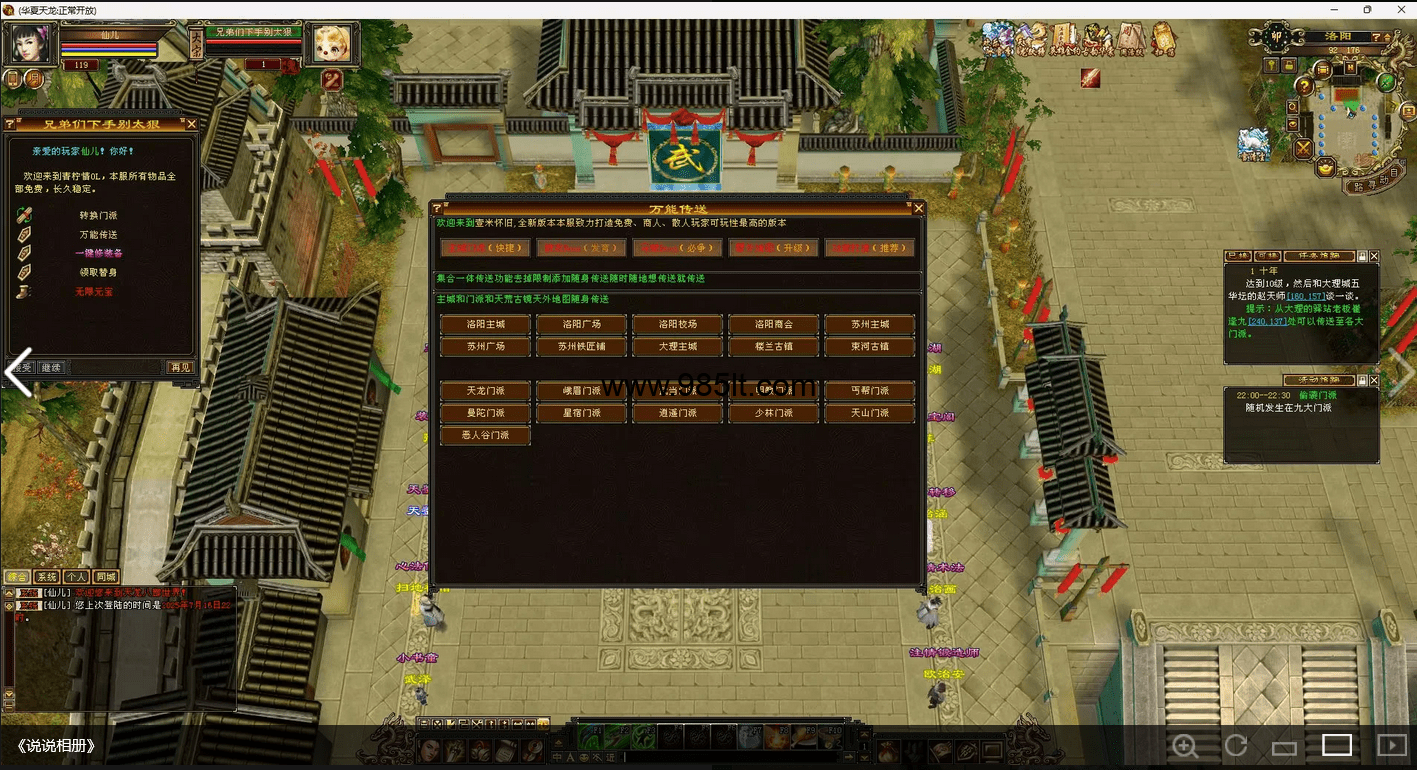Teleport to 天龙门派
Viewport: 1417px width, 770px height.
click(485, 390)
